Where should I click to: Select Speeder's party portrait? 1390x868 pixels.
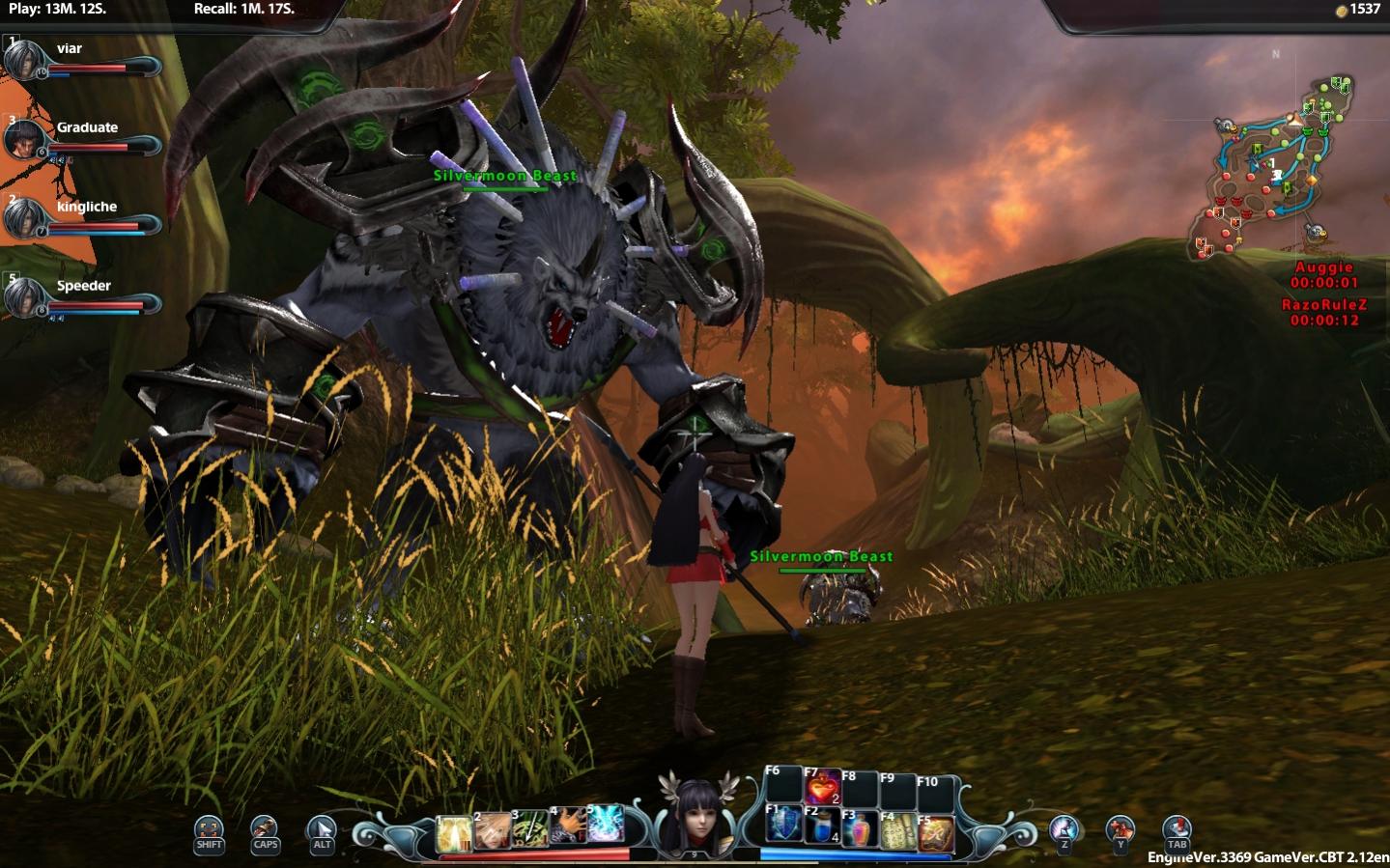click(x=23, y=297)
